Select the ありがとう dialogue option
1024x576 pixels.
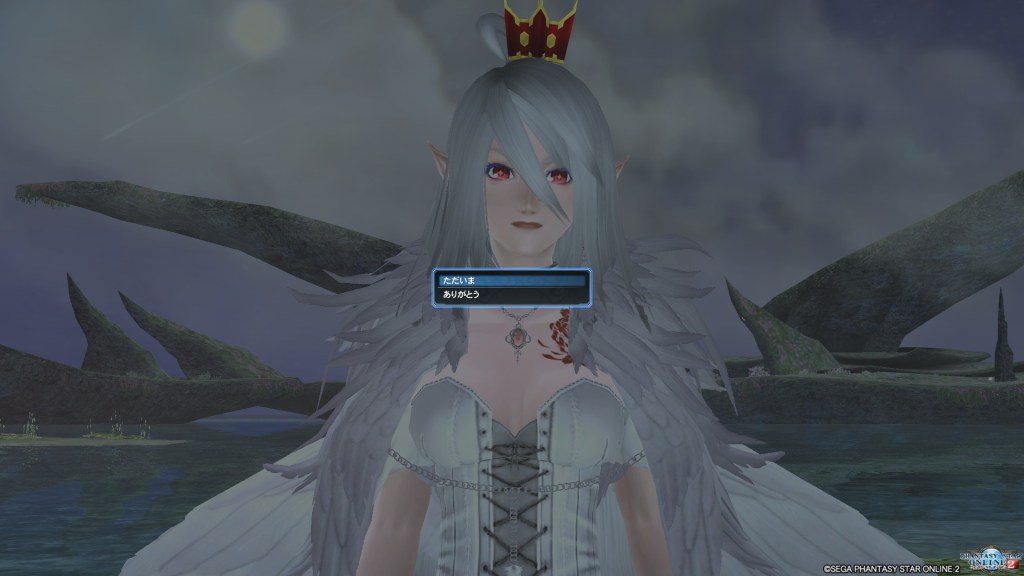(x=510, y=295)
